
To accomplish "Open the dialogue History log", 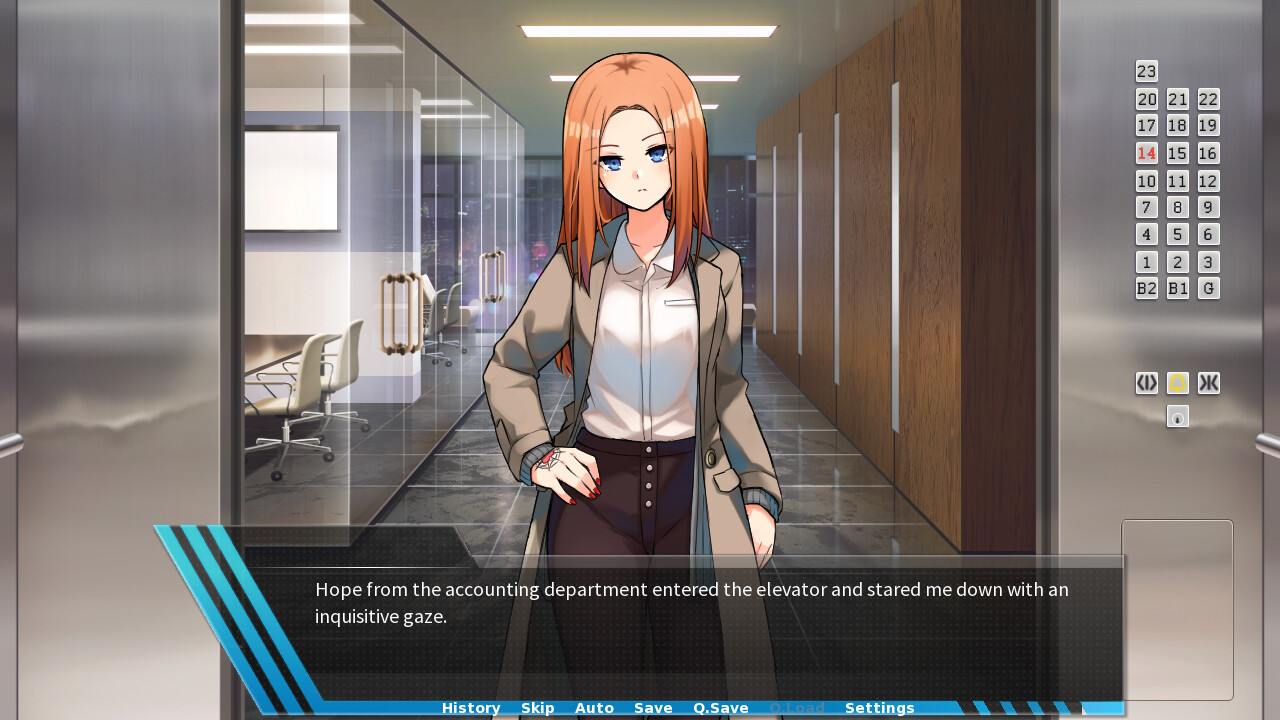I will coord(470,707).
